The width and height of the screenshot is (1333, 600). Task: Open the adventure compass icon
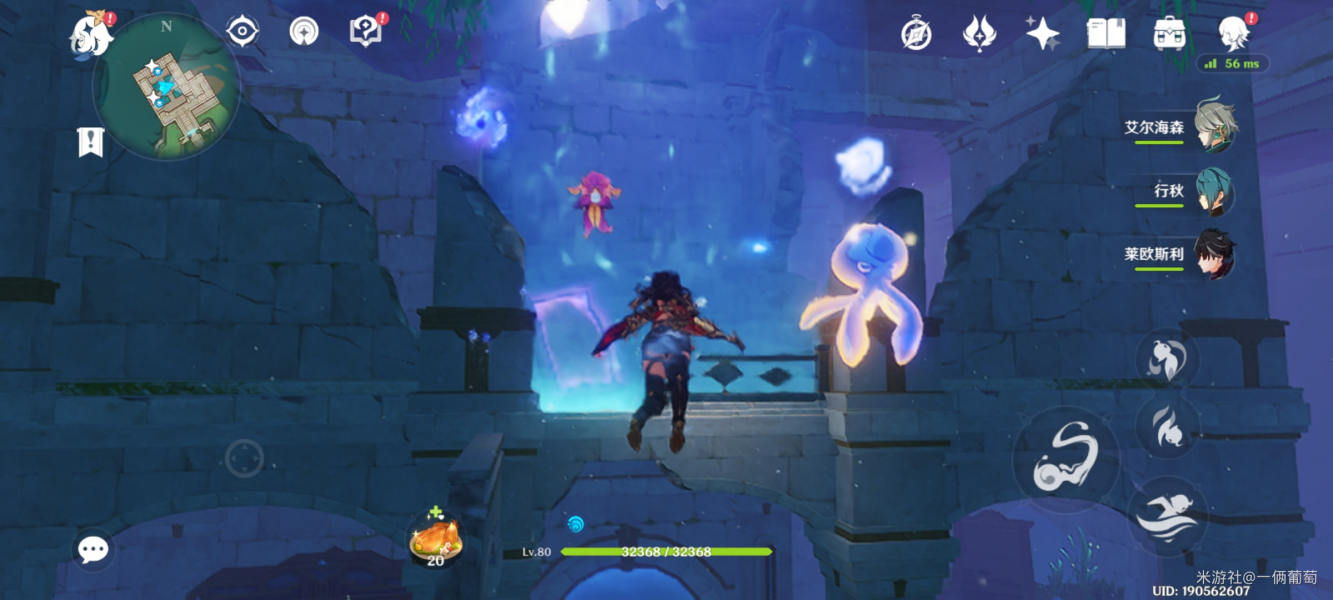(x=916, y=34)
